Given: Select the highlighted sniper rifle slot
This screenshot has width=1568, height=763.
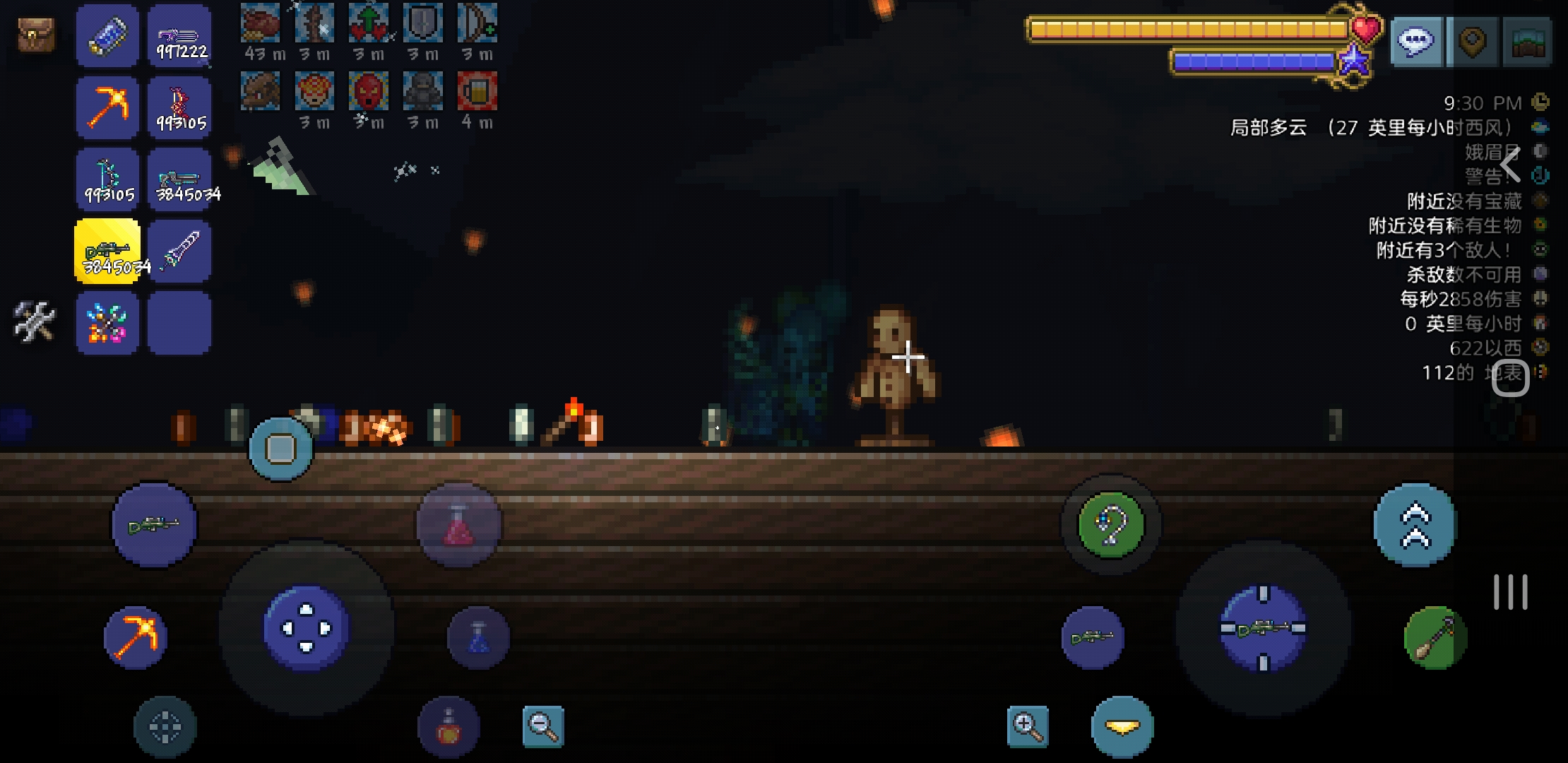Looking at the screenshot, I should point(107,251).
